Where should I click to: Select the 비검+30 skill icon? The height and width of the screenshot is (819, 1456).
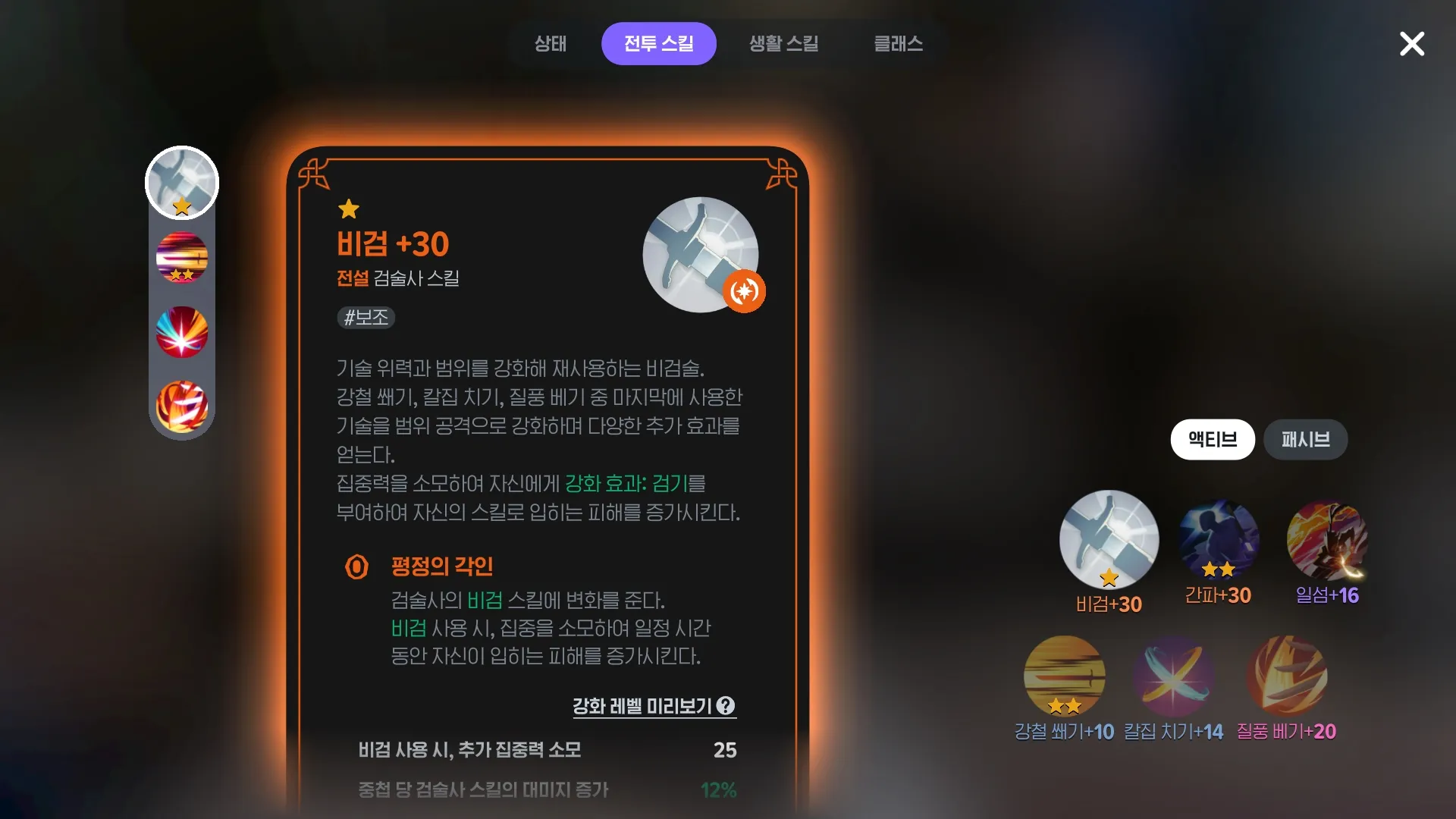pyautogui.click(x=1107, y=540)
